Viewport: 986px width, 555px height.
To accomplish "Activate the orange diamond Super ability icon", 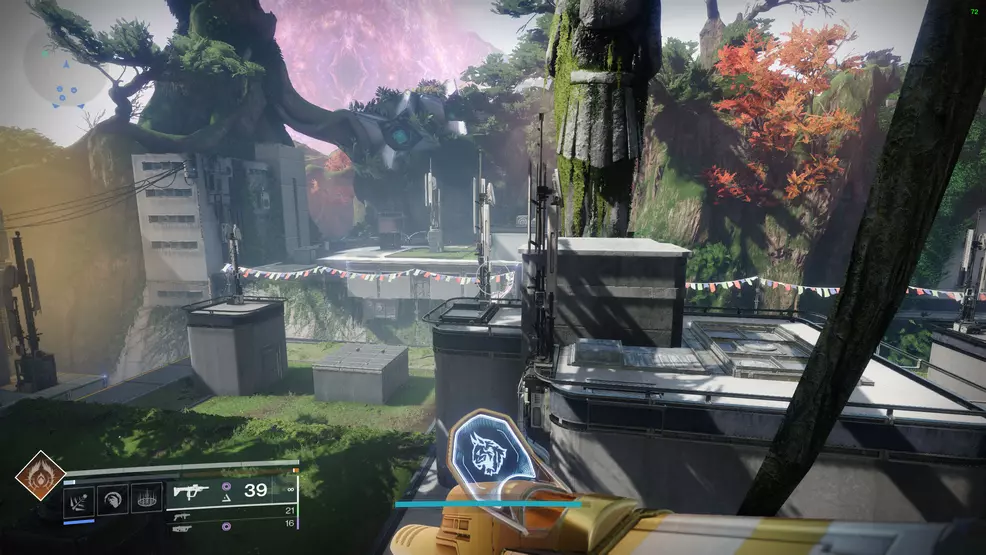I will coord(40,476).
